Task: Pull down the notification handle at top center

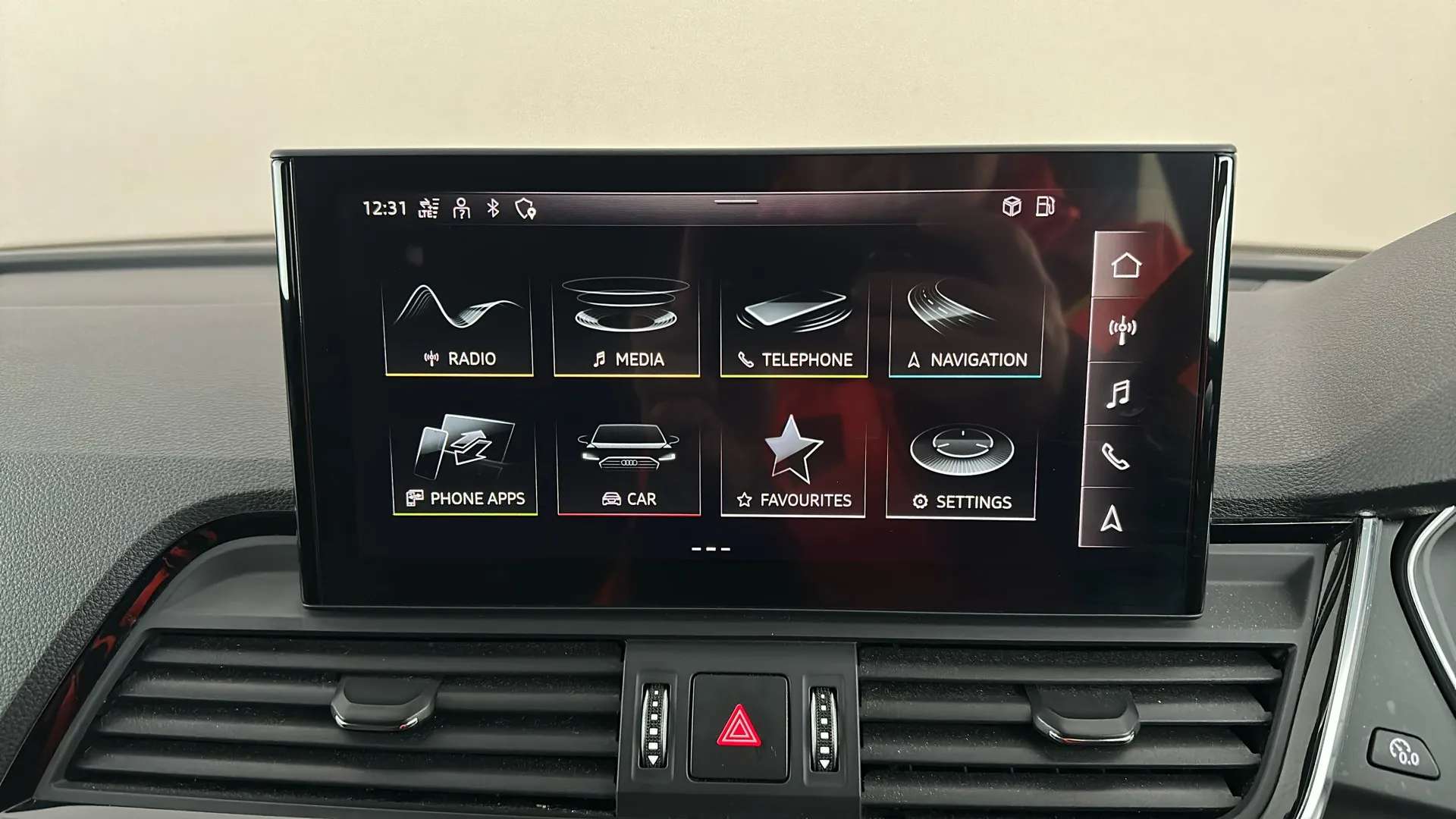Action: coord(734,202)
